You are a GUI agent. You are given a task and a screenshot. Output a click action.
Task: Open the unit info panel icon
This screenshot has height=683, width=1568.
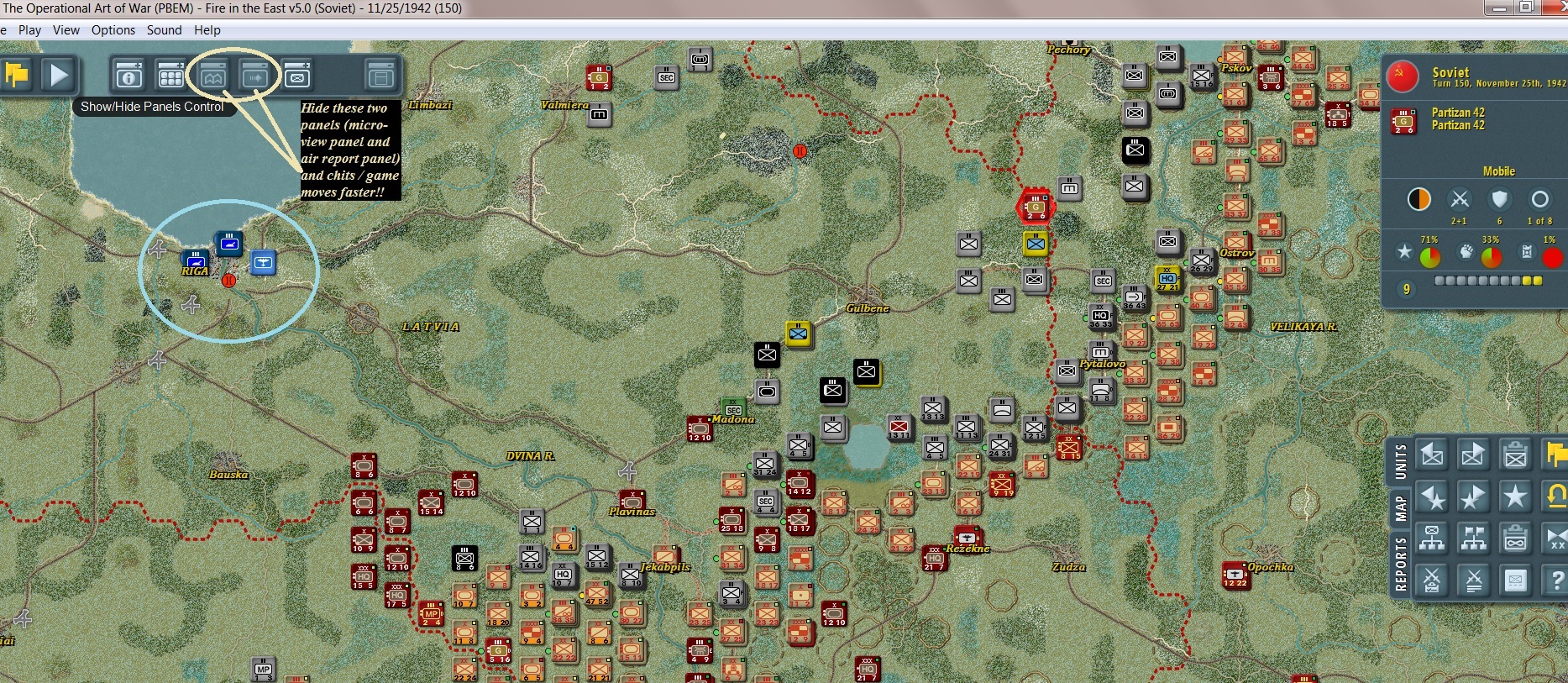pyautogui.click(x=128, y=75)
